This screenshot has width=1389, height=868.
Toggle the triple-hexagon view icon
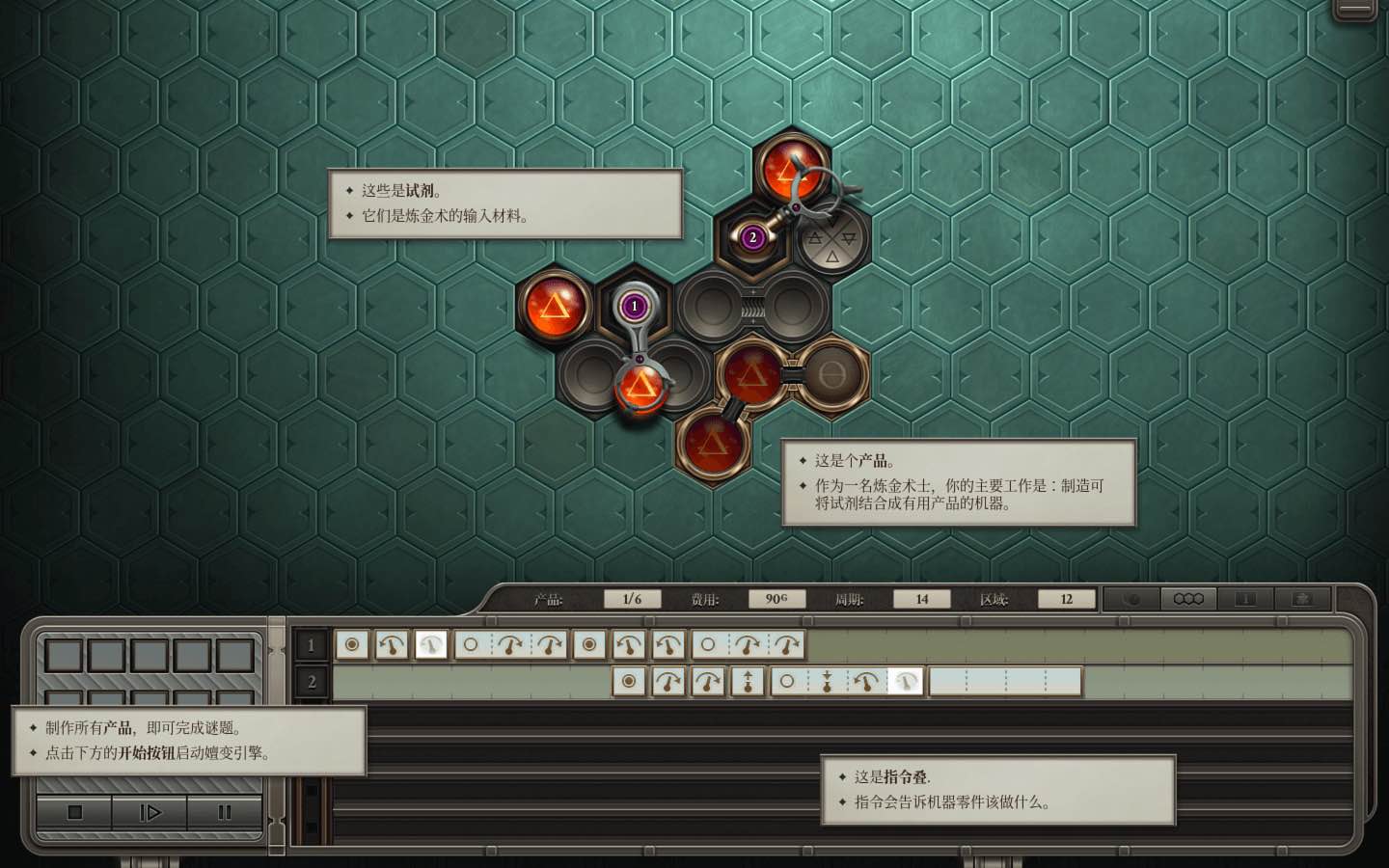click(x=1187, y=598)
